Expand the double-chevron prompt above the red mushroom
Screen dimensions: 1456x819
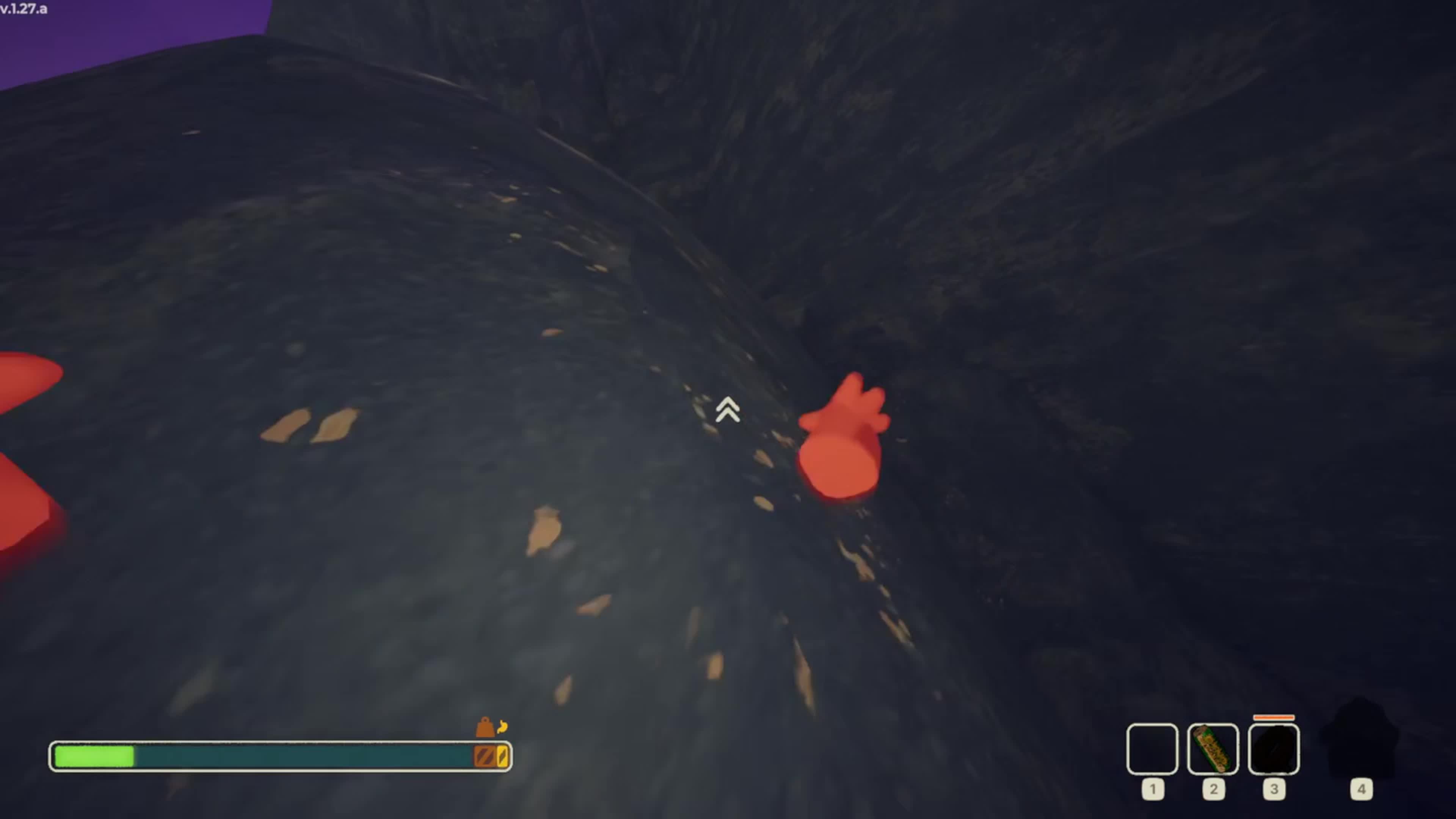[x=728, y=411]
